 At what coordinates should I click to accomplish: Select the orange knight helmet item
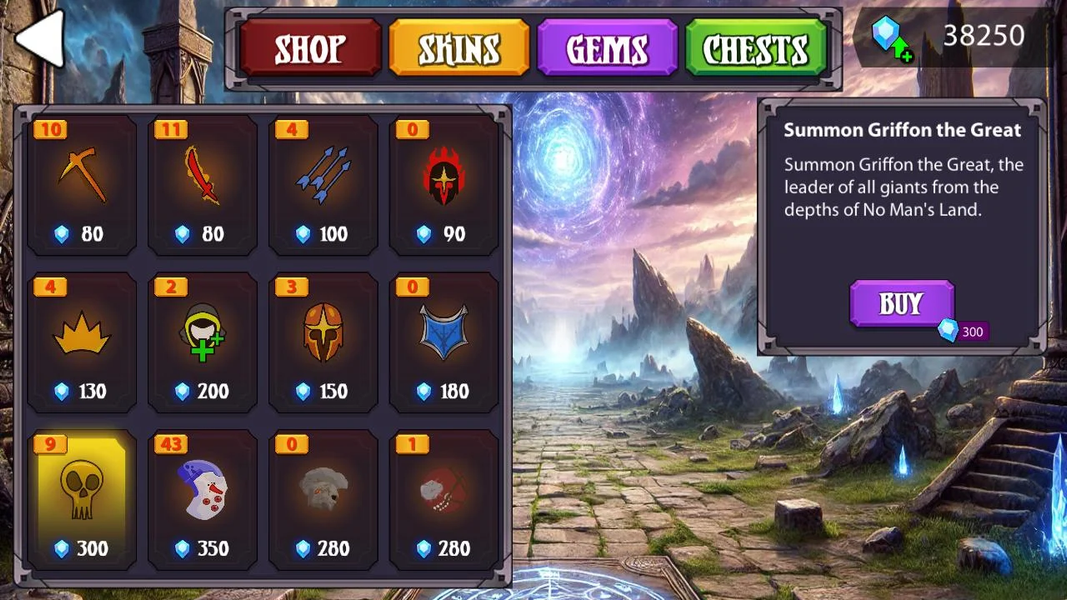(x=323, y=342)
